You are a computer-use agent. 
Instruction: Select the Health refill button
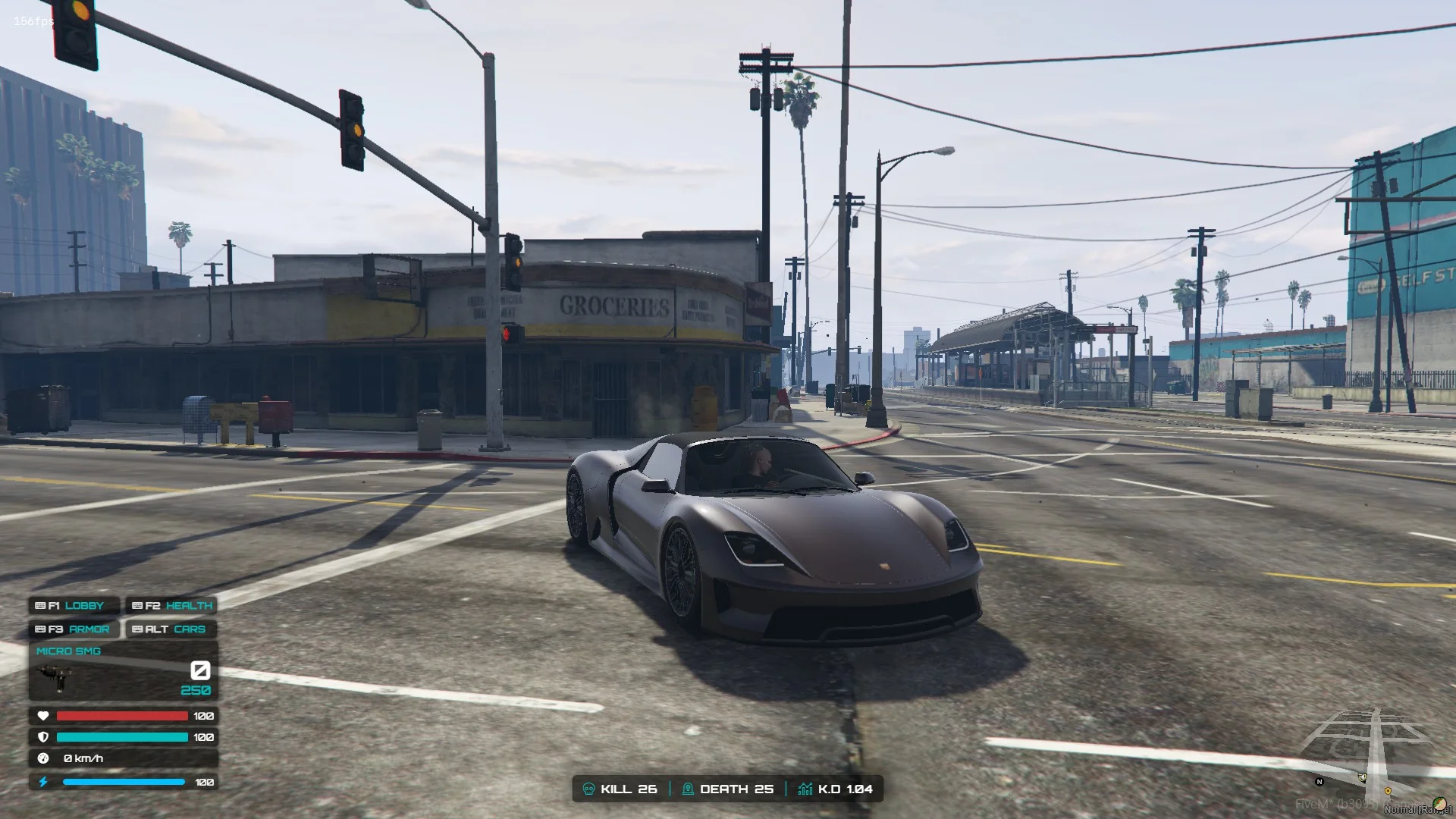coord(171,605)
